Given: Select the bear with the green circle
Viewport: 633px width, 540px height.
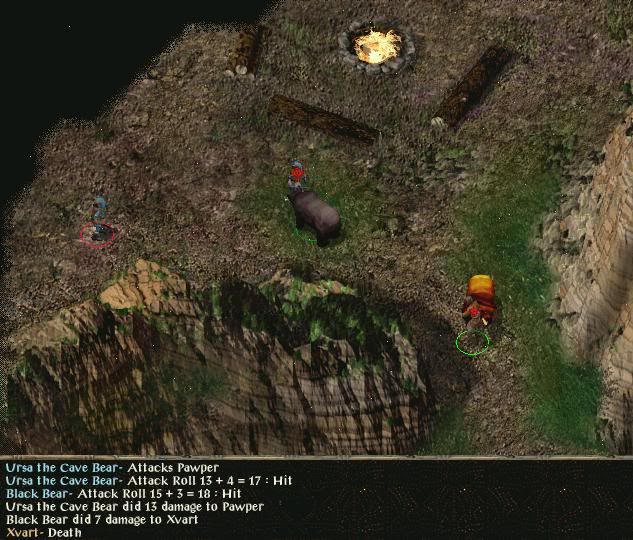Looking at the screenshot, I should [314, 214].
